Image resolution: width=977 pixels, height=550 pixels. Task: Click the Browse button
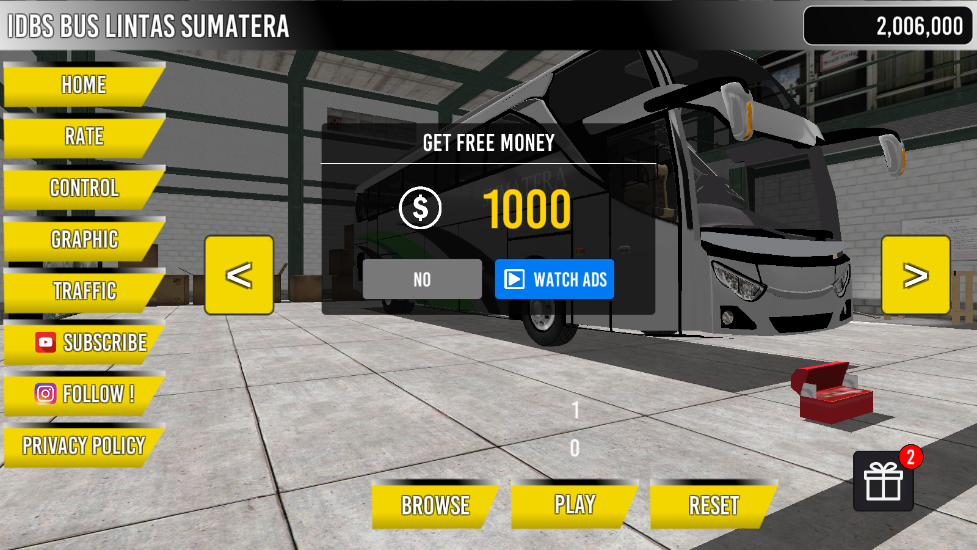435,506
